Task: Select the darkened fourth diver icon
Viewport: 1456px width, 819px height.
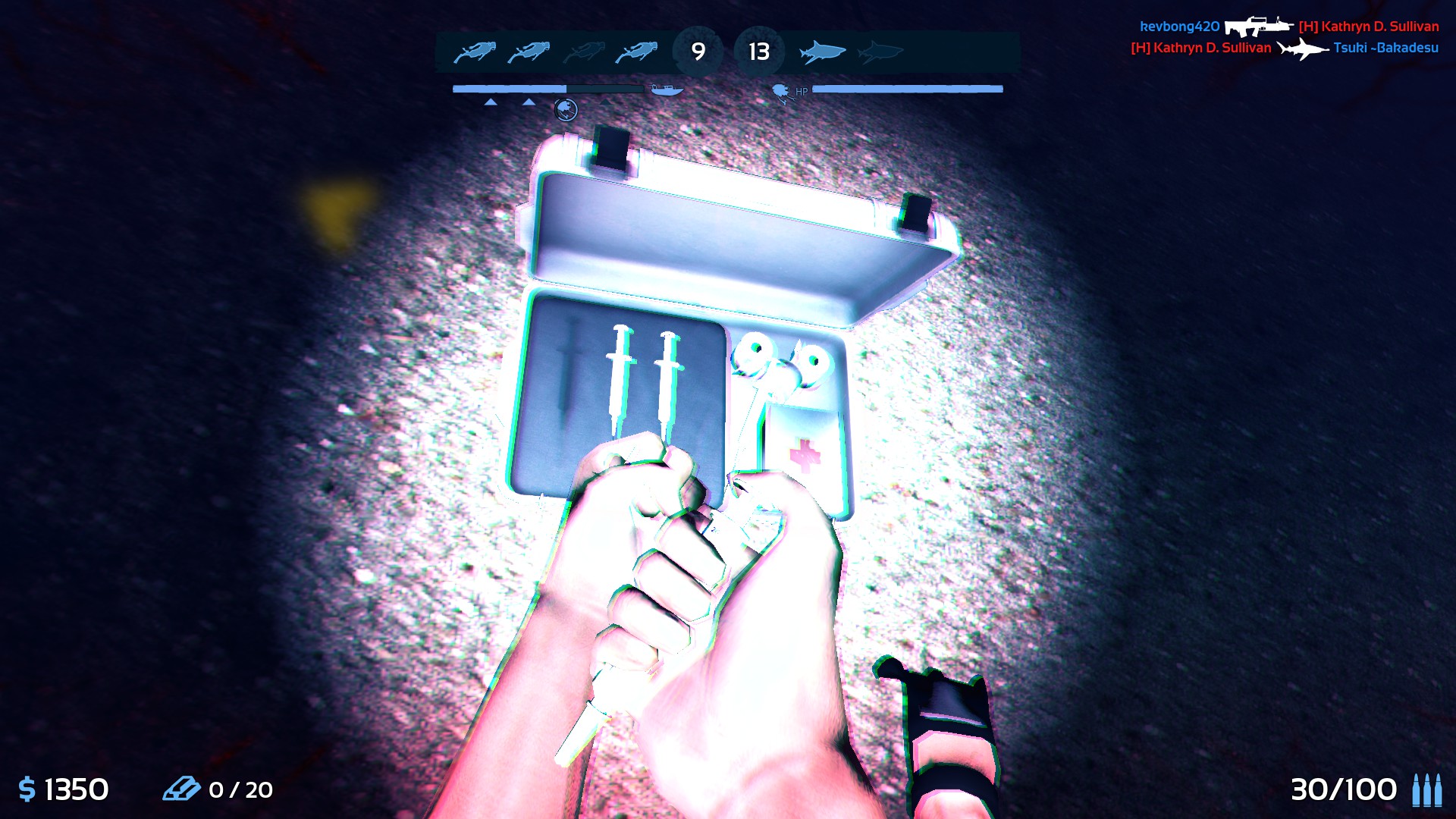Action: pos(638,51)
